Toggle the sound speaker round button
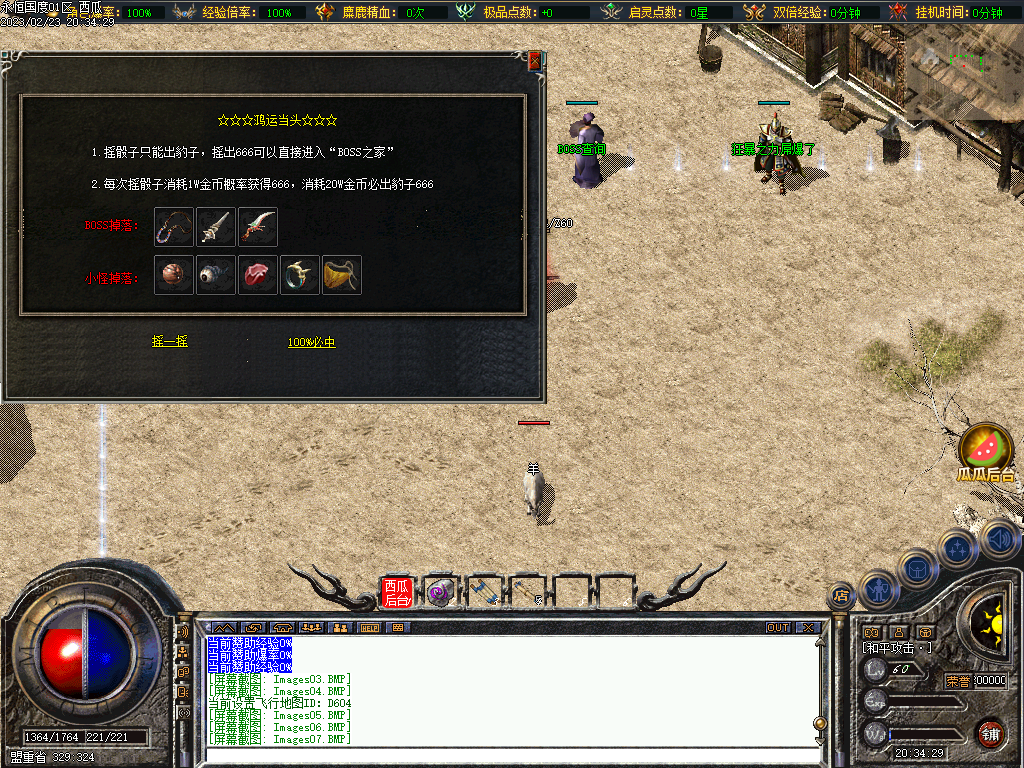The image size is (1024, 768). click(1000, 539)
